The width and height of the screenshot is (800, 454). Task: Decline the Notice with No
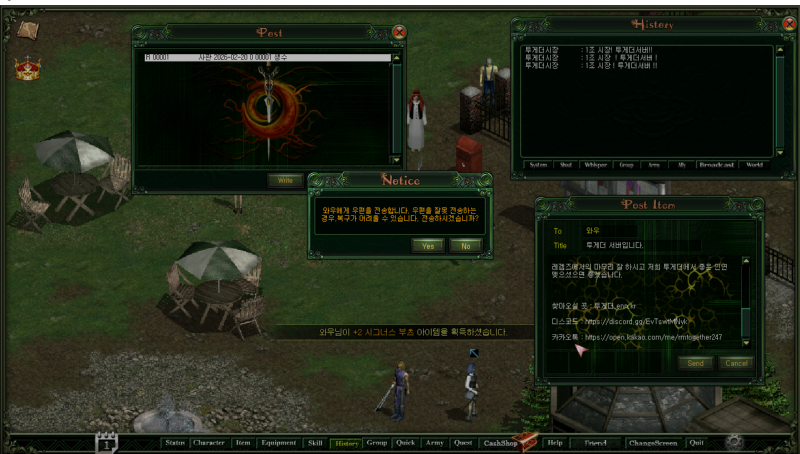(464, 245)
